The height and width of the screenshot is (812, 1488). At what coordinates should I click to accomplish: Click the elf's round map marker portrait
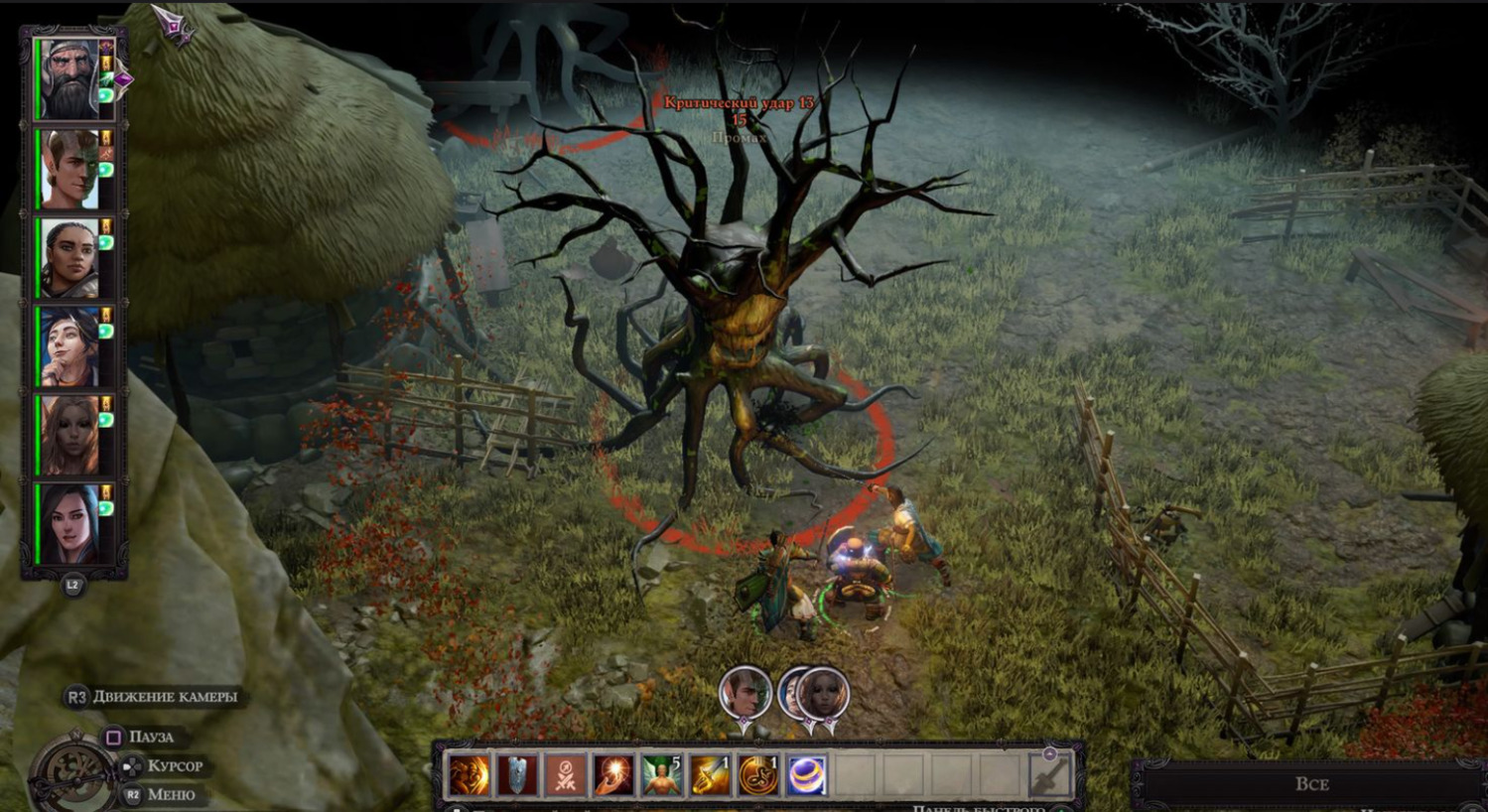click(x=744, y=693)
